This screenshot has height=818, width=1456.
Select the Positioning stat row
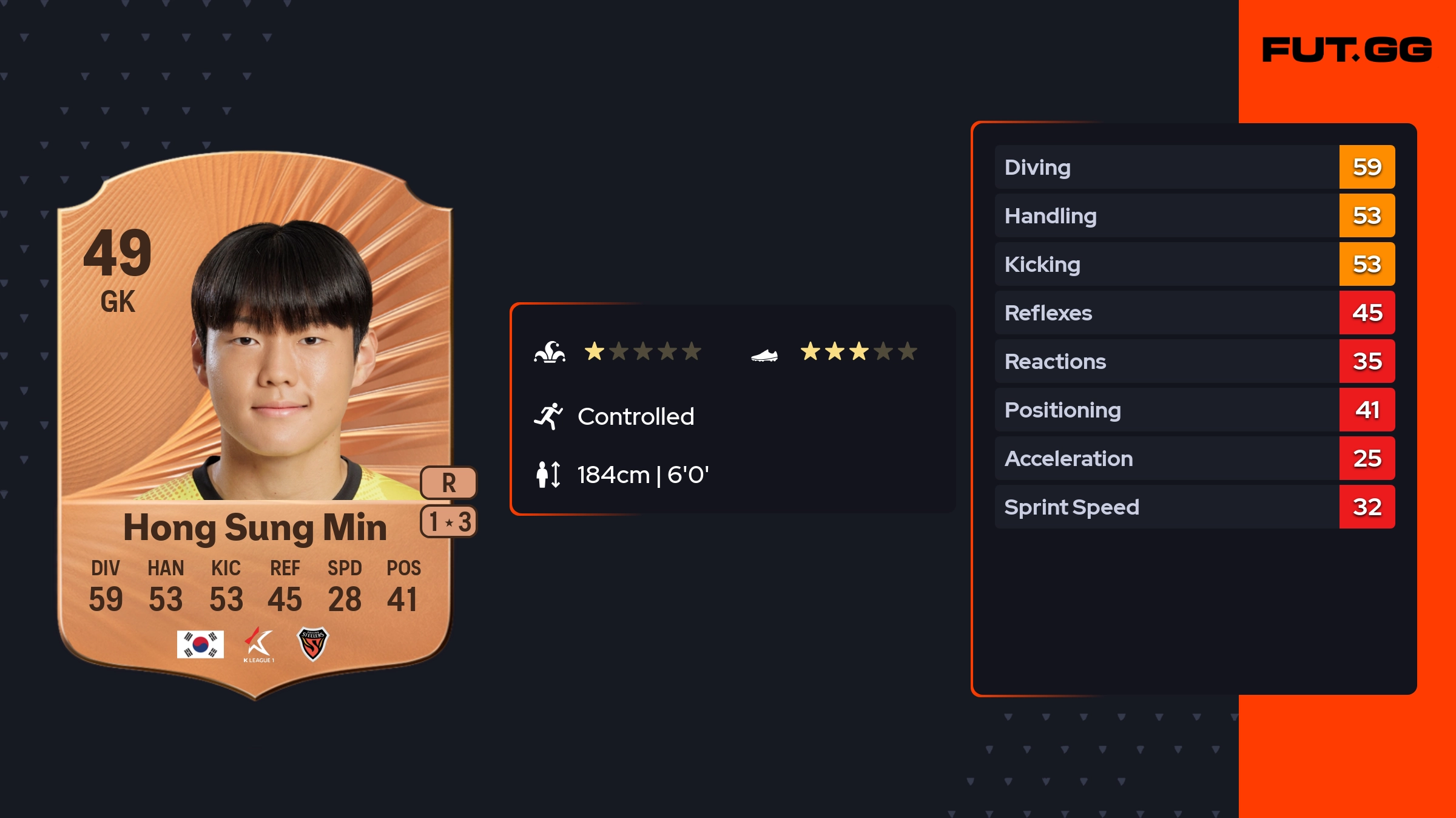click(1194, 410)
